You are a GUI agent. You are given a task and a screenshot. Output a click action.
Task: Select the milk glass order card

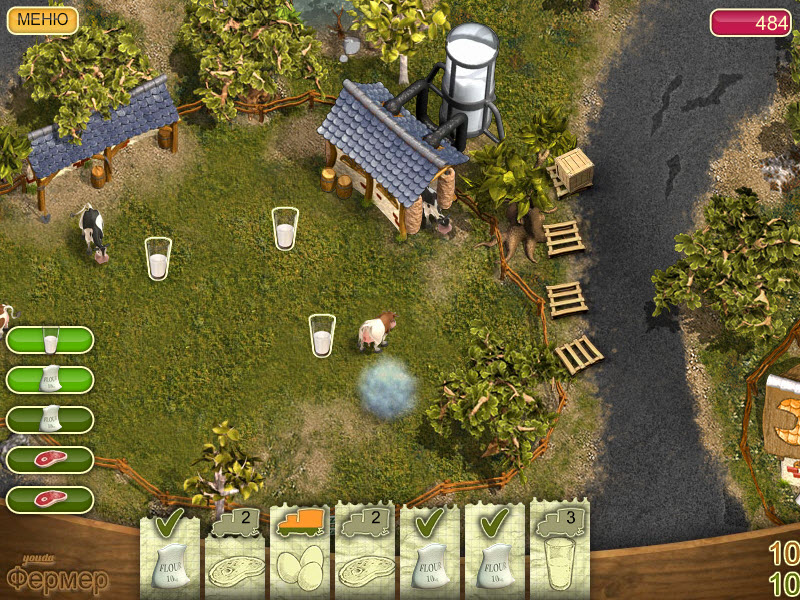pos(560,553)
